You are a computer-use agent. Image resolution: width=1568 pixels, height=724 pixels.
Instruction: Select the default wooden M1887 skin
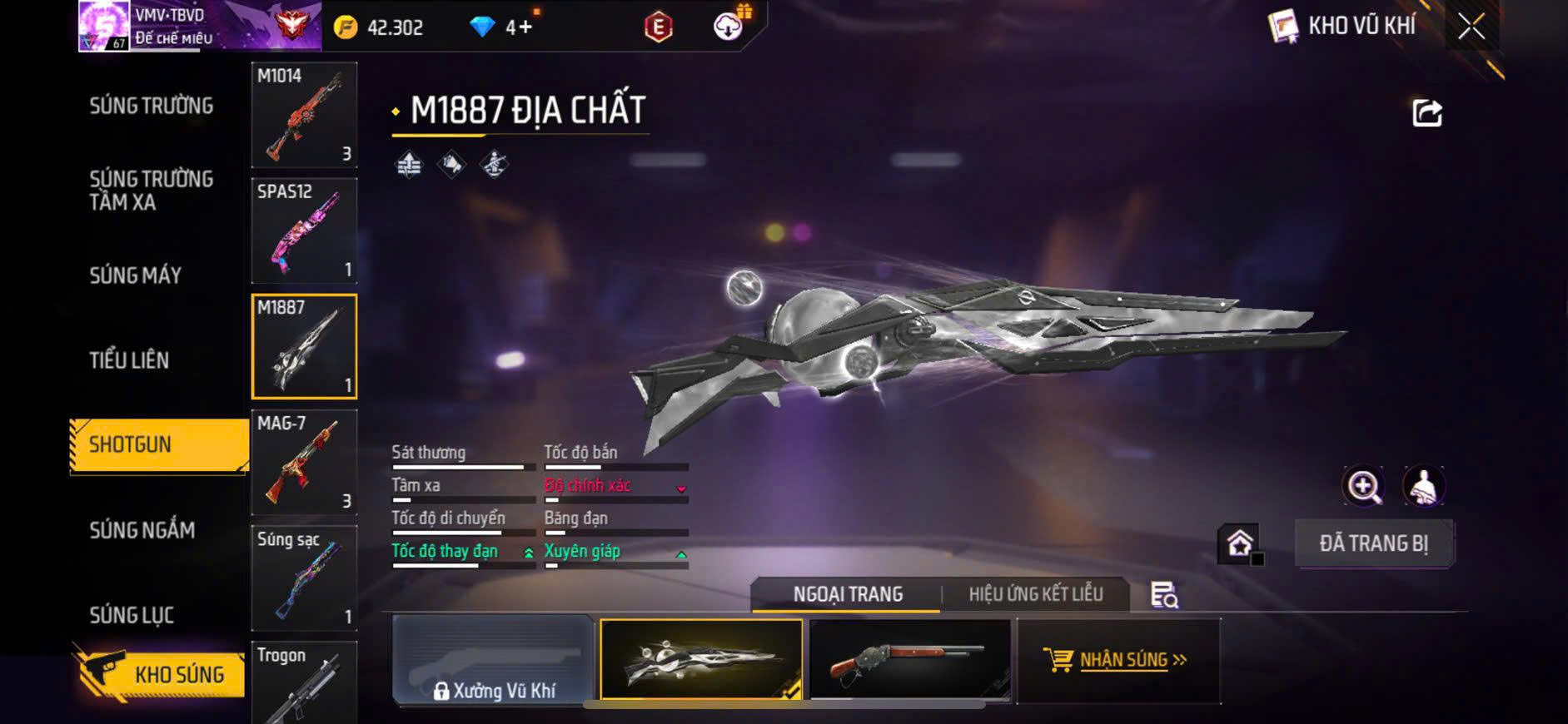pyautogui.click(x=909, y=659)
